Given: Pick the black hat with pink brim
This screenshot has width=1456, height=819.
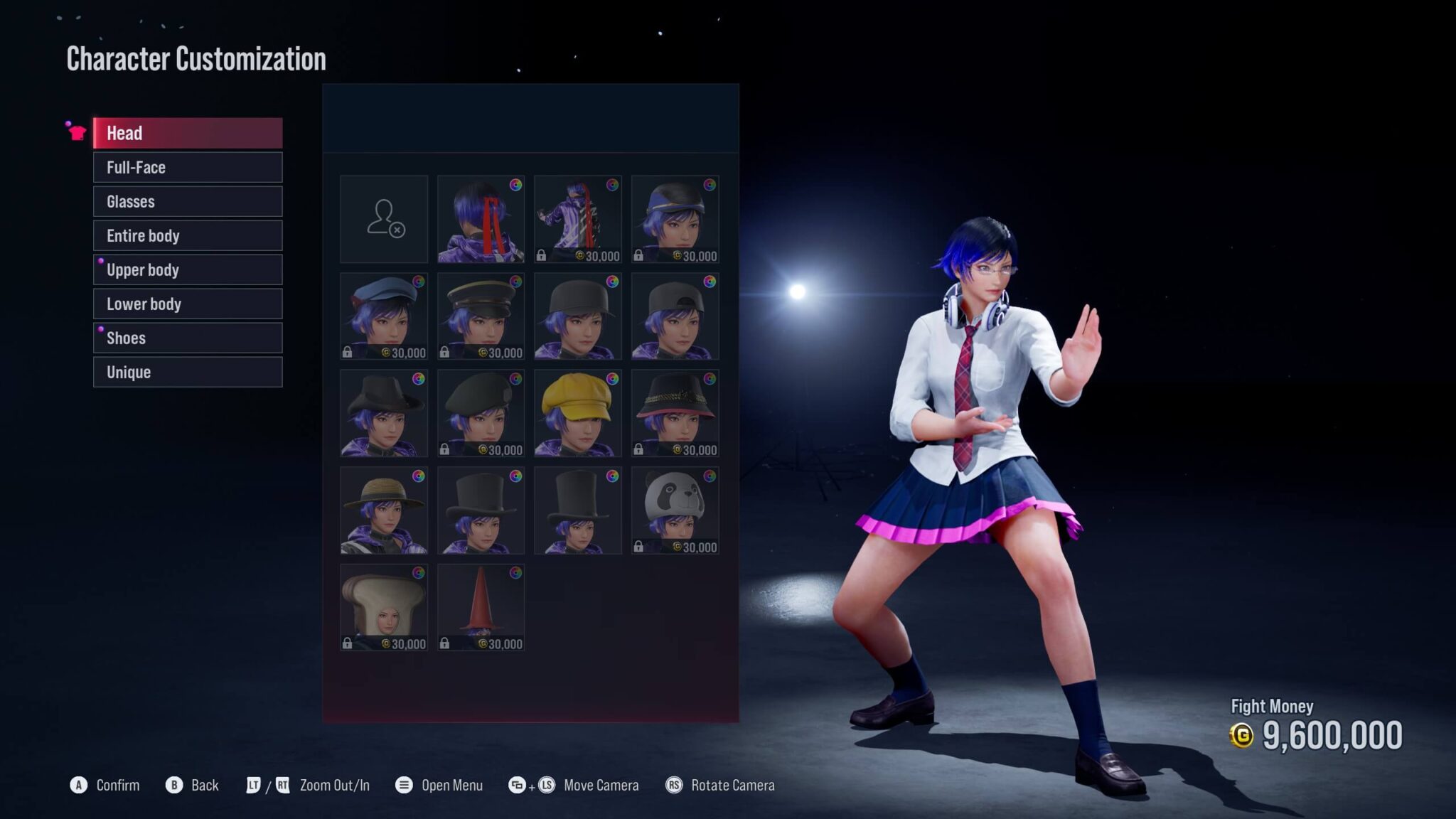Looking at the screenshot, I should 675,413.
